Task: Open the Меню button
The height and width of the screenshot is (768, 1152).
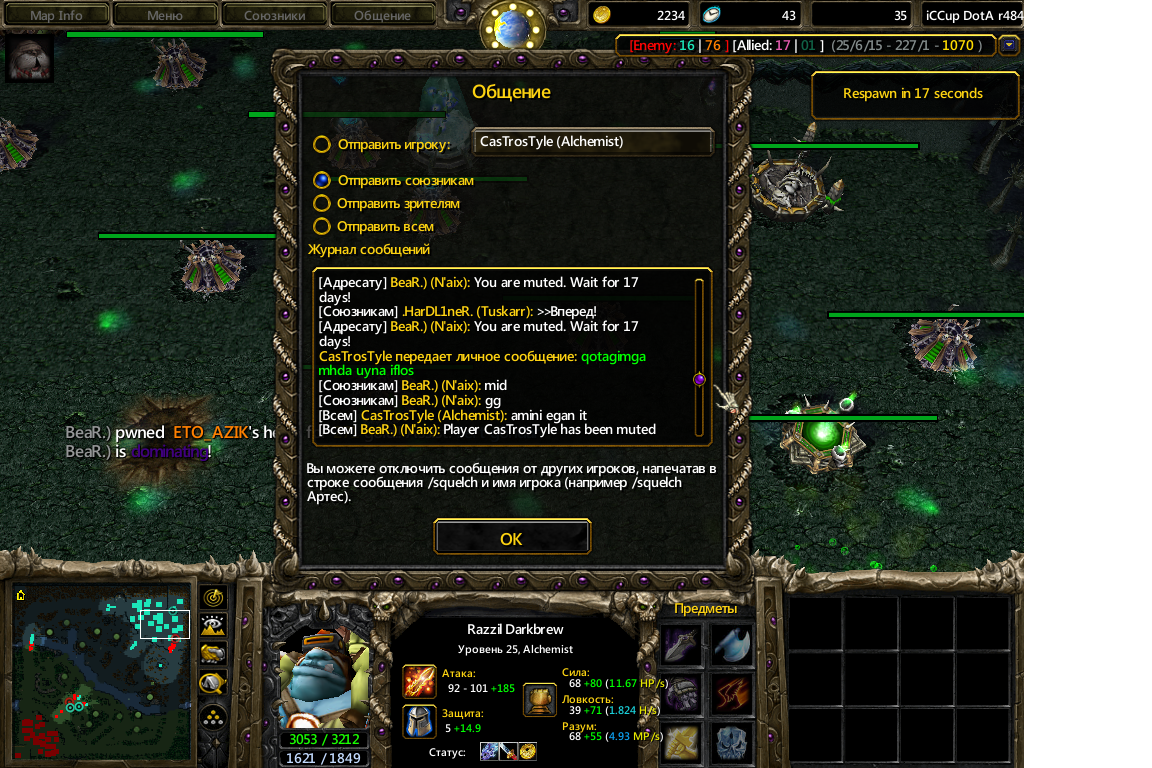Action: pyautogui.click(x=164, y=15)
